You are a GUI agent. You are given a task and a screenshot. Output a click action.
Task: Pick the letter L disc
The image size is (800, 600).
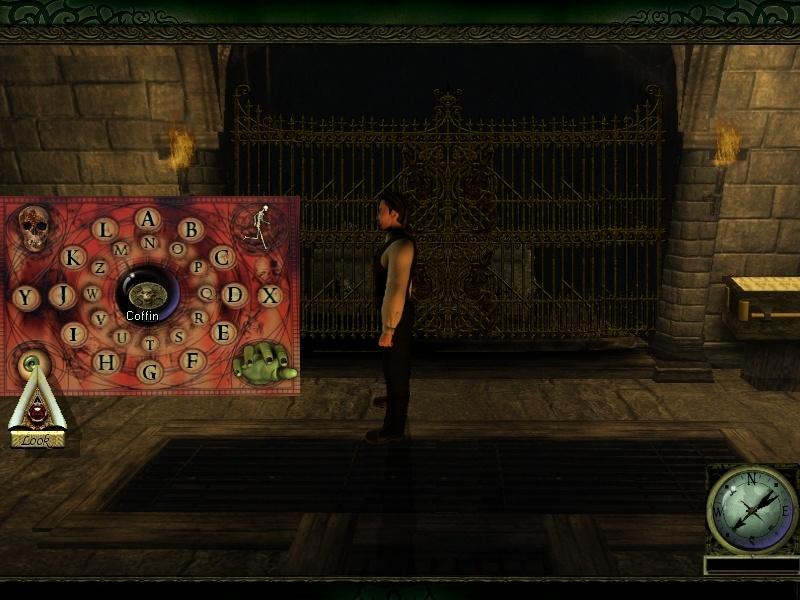pyautogui.click(x=104, y=230)
